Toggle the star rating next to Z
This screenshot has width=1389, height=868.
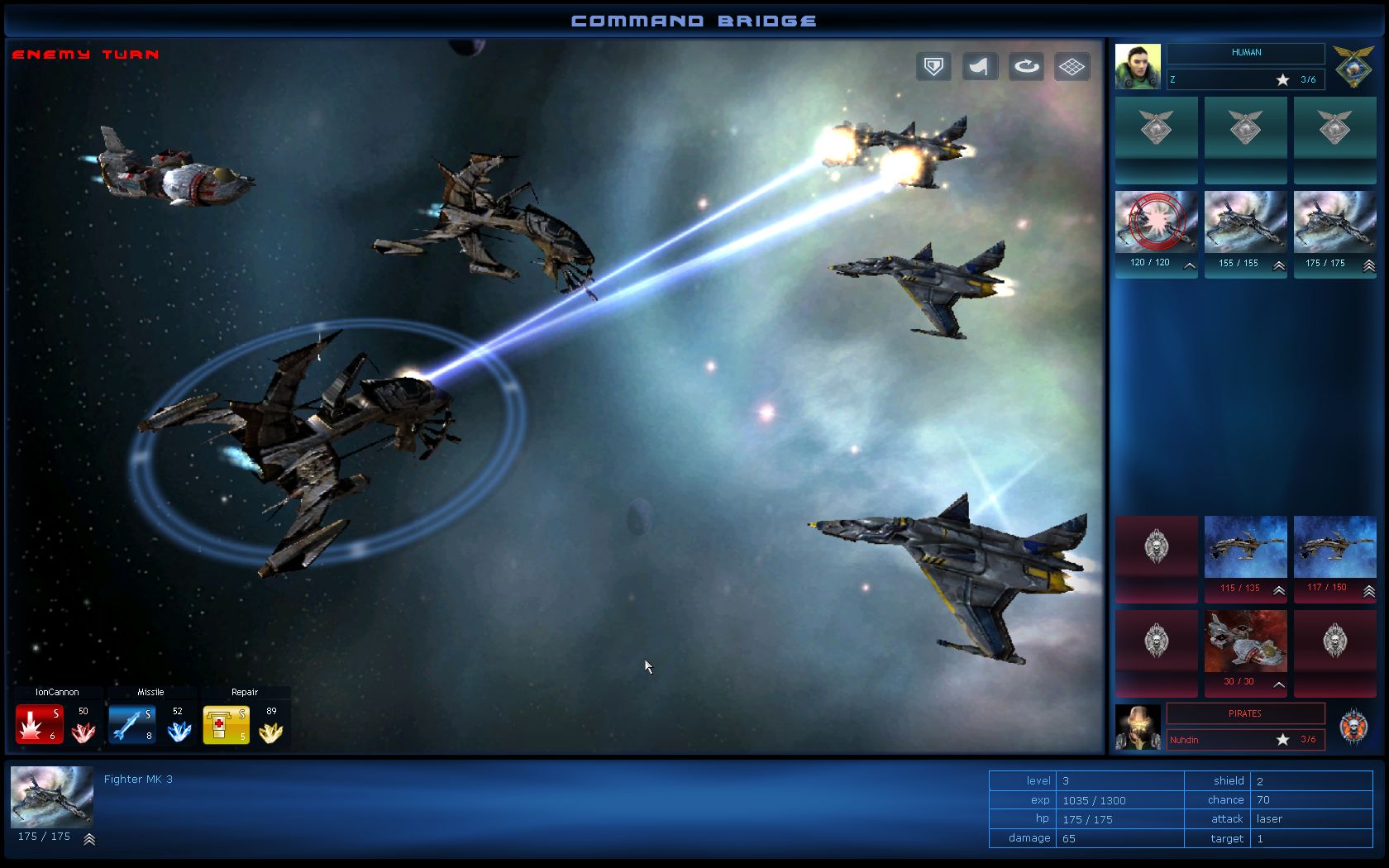pos(1282,79)
